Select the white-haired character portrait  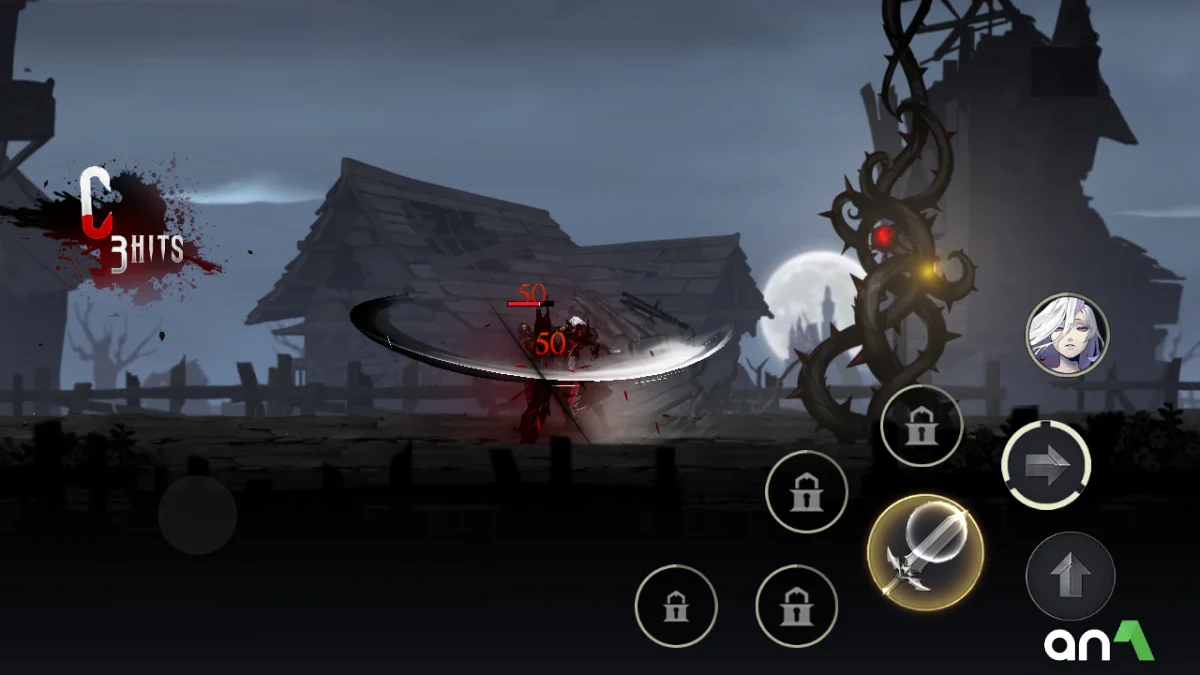tap(1067, 335)
